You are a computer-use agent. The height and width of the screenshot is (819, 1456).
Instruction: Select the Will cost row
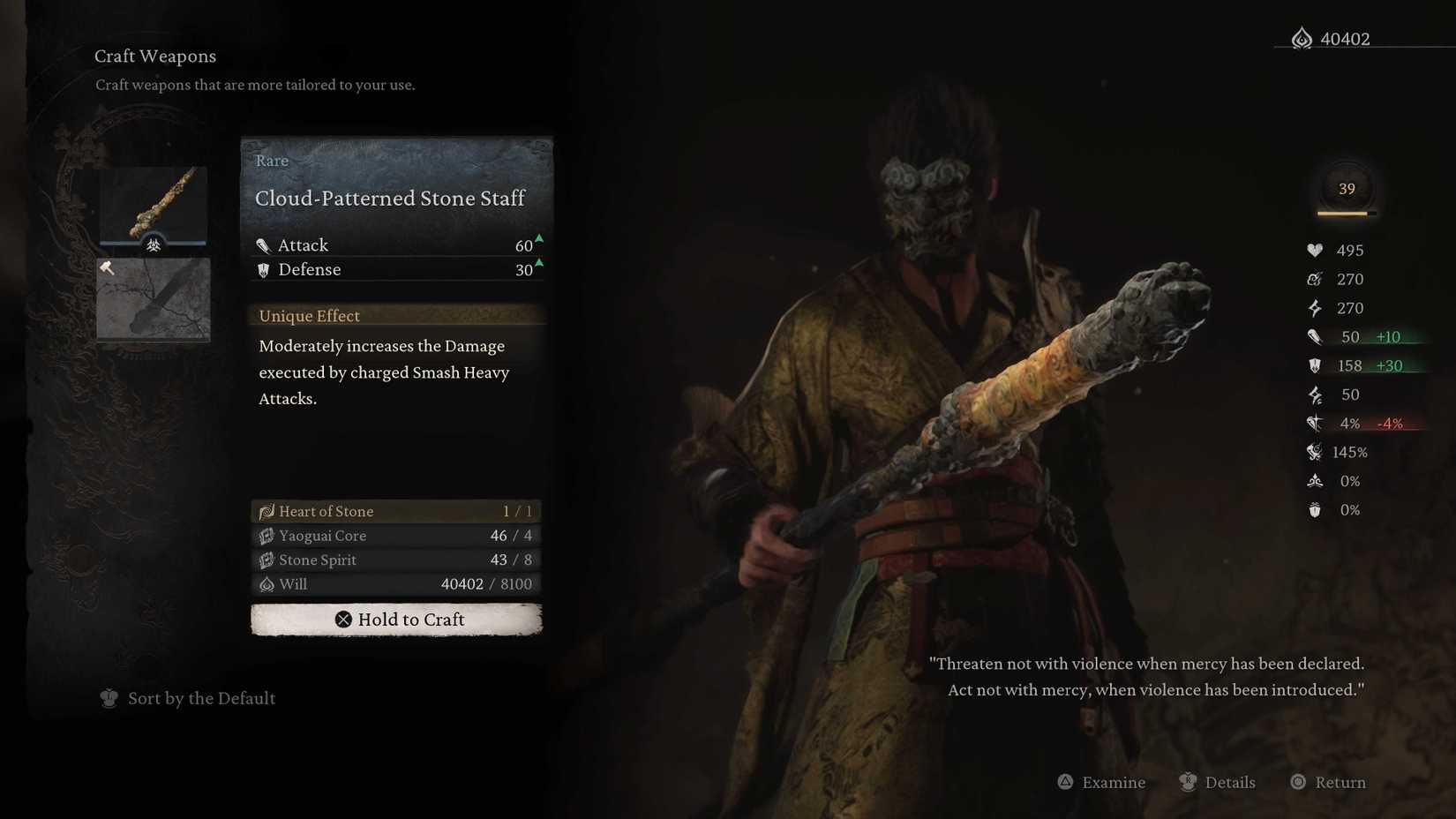pyautogui.click(x=396, y=584)
